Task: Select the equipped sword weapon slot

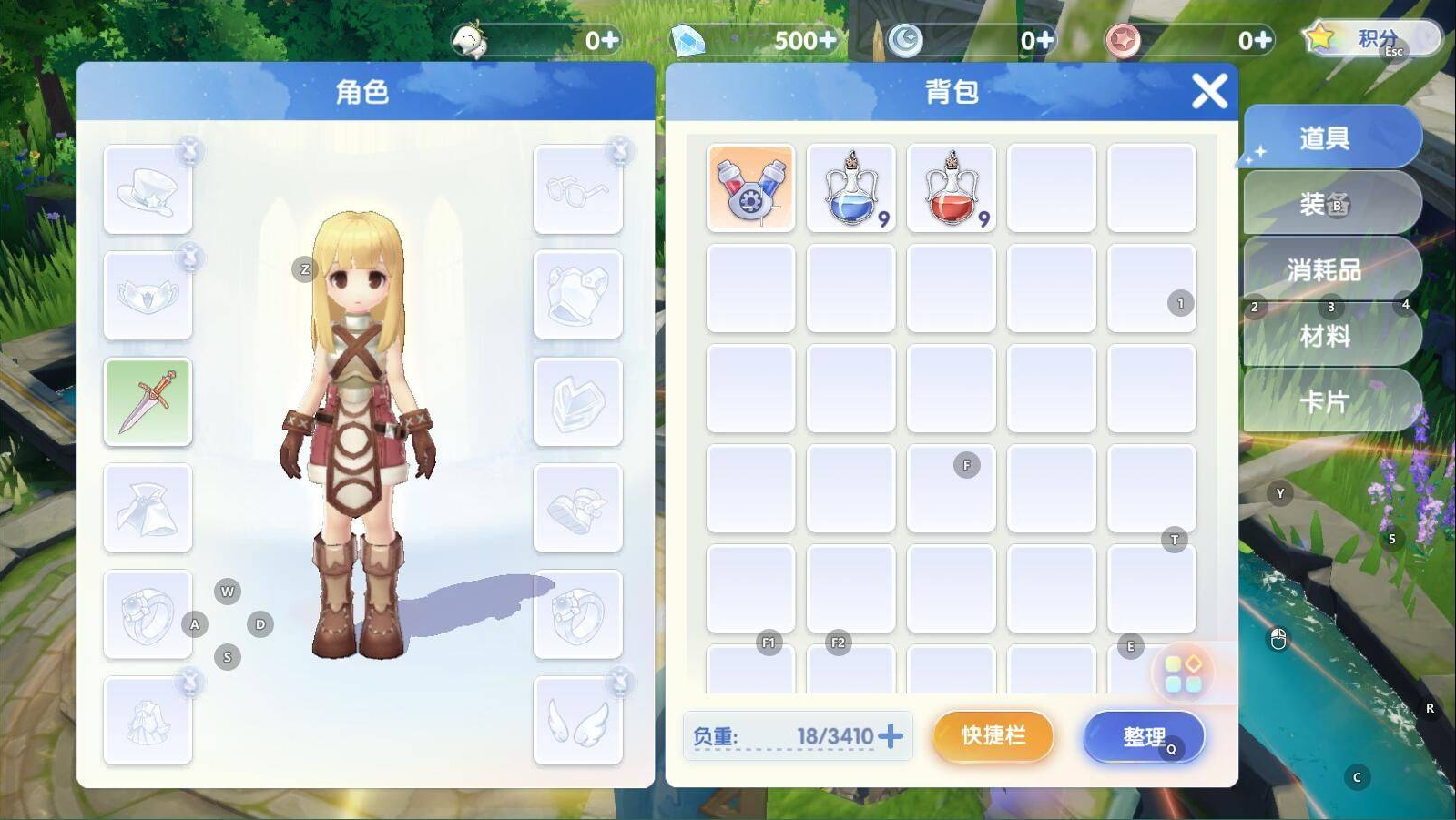Action: pyautogui.click(x=148, y=401)
